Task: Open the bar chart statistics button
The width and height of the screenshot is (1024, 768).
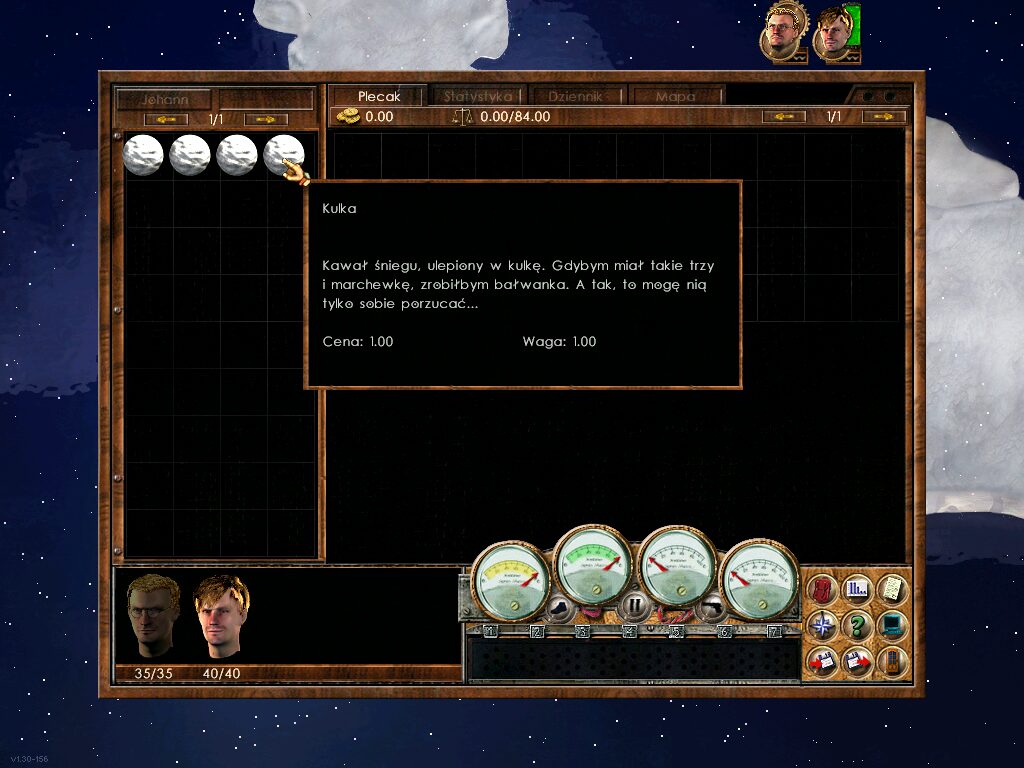Action: click(x=856, y=589)
